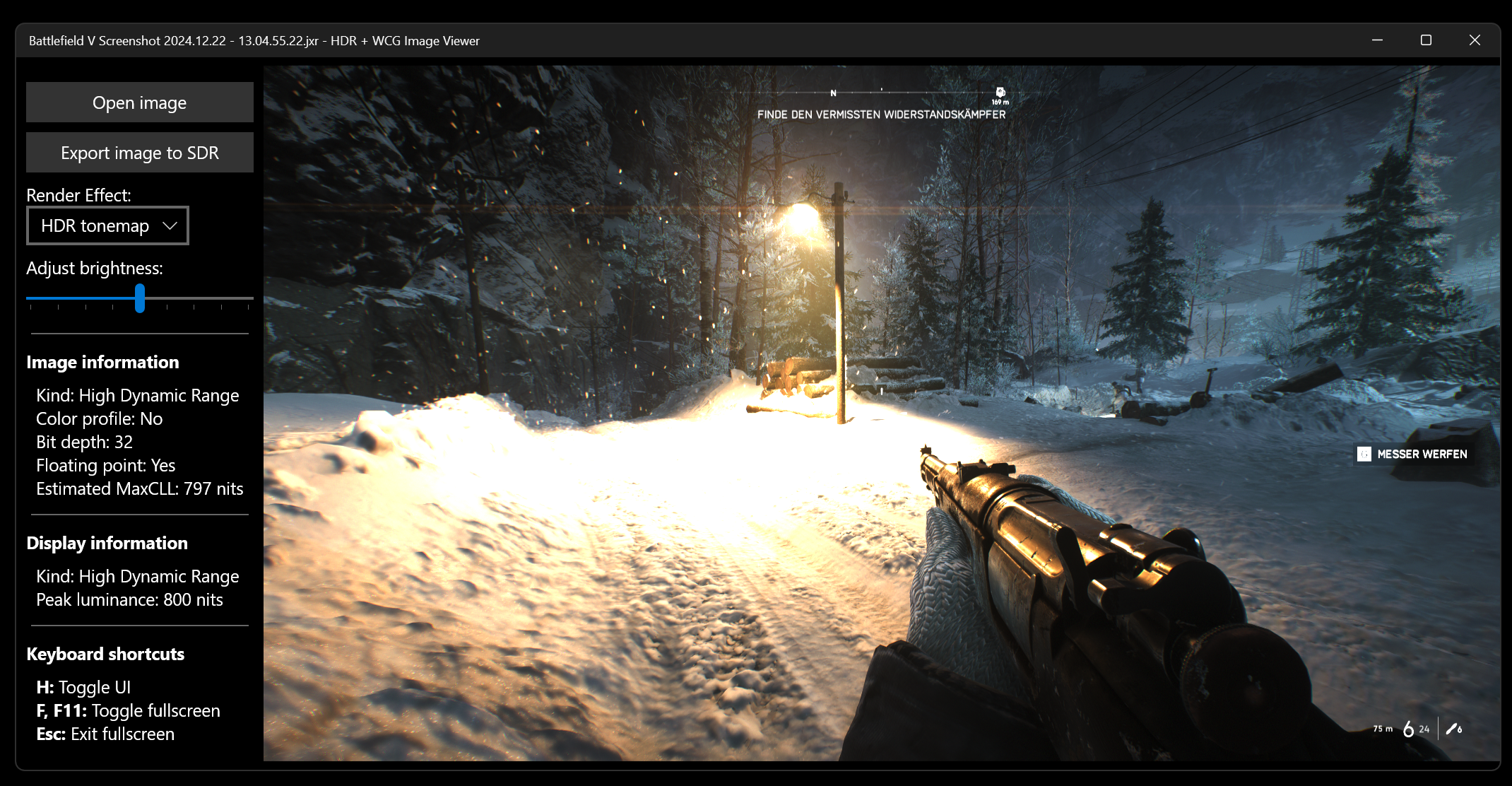Viewport: 1512px width, 786px height.
Task: Click the N marker on the compass bar
Action: (833, 92)
